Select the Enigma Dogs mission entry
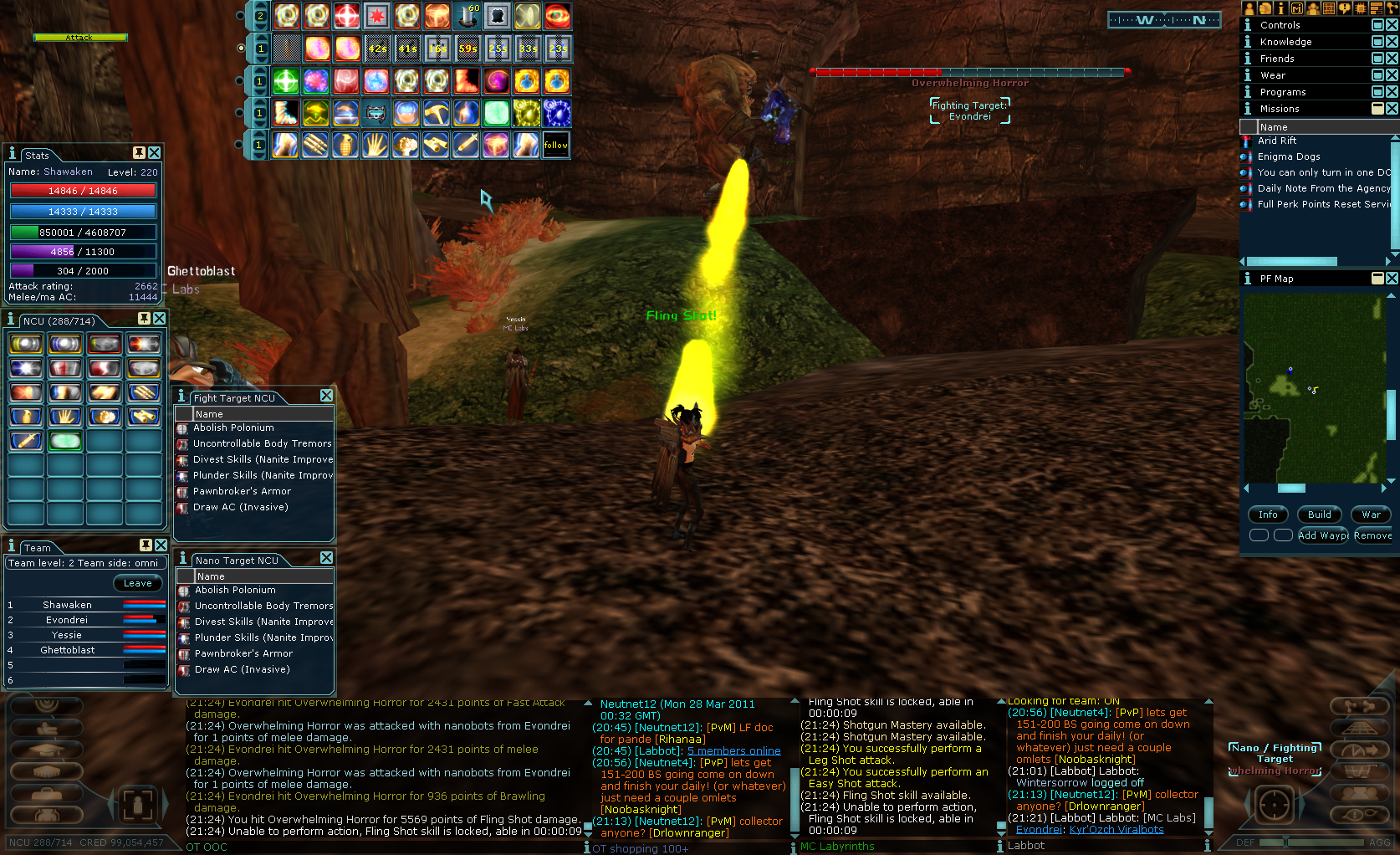 click(x=1289, y=156)
